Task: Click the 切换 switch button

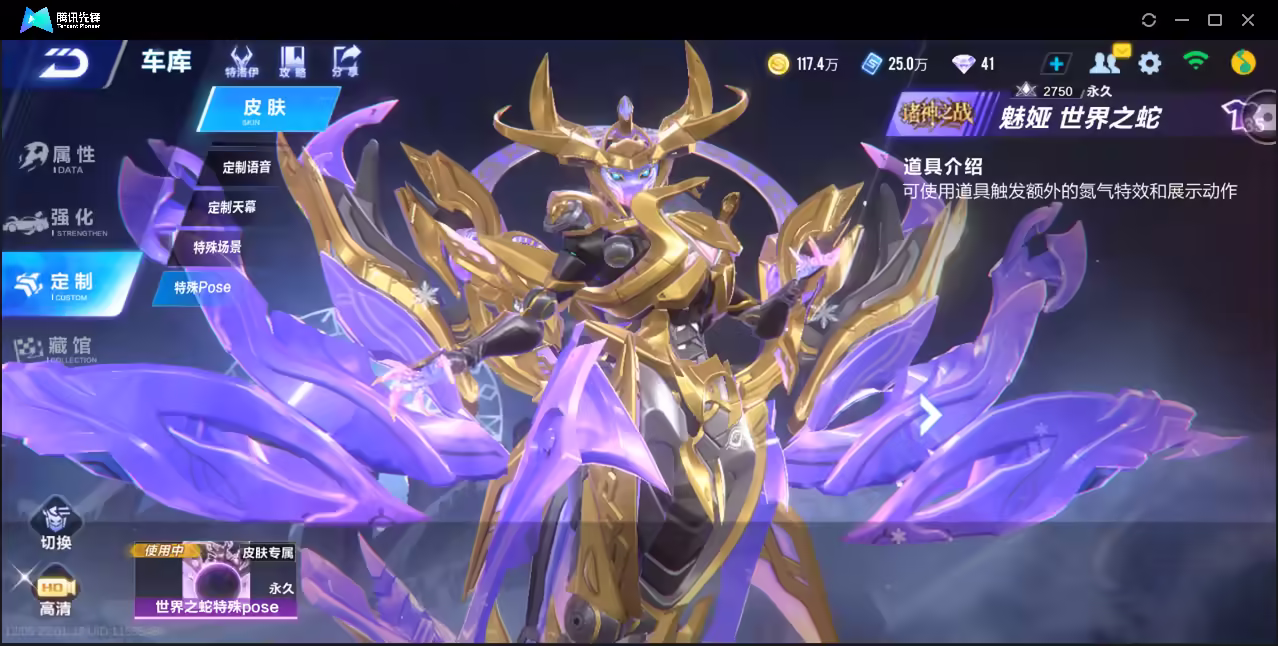Action: coord(56,526)
